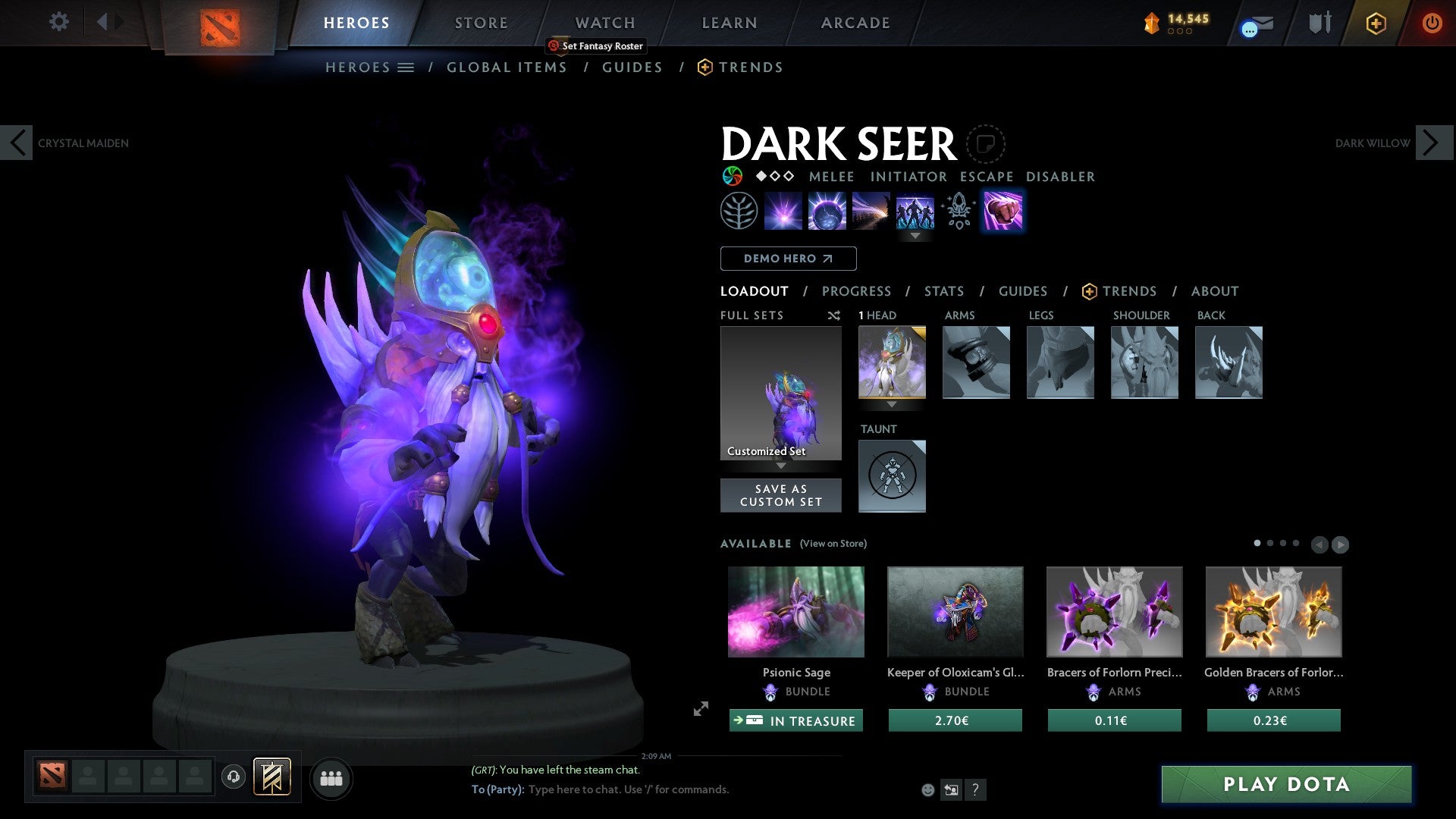The width and height of the screenshot is (1456, 819).
Task: Open the Psionic Sage bundle thumbnail
Action: coord(795,611)
